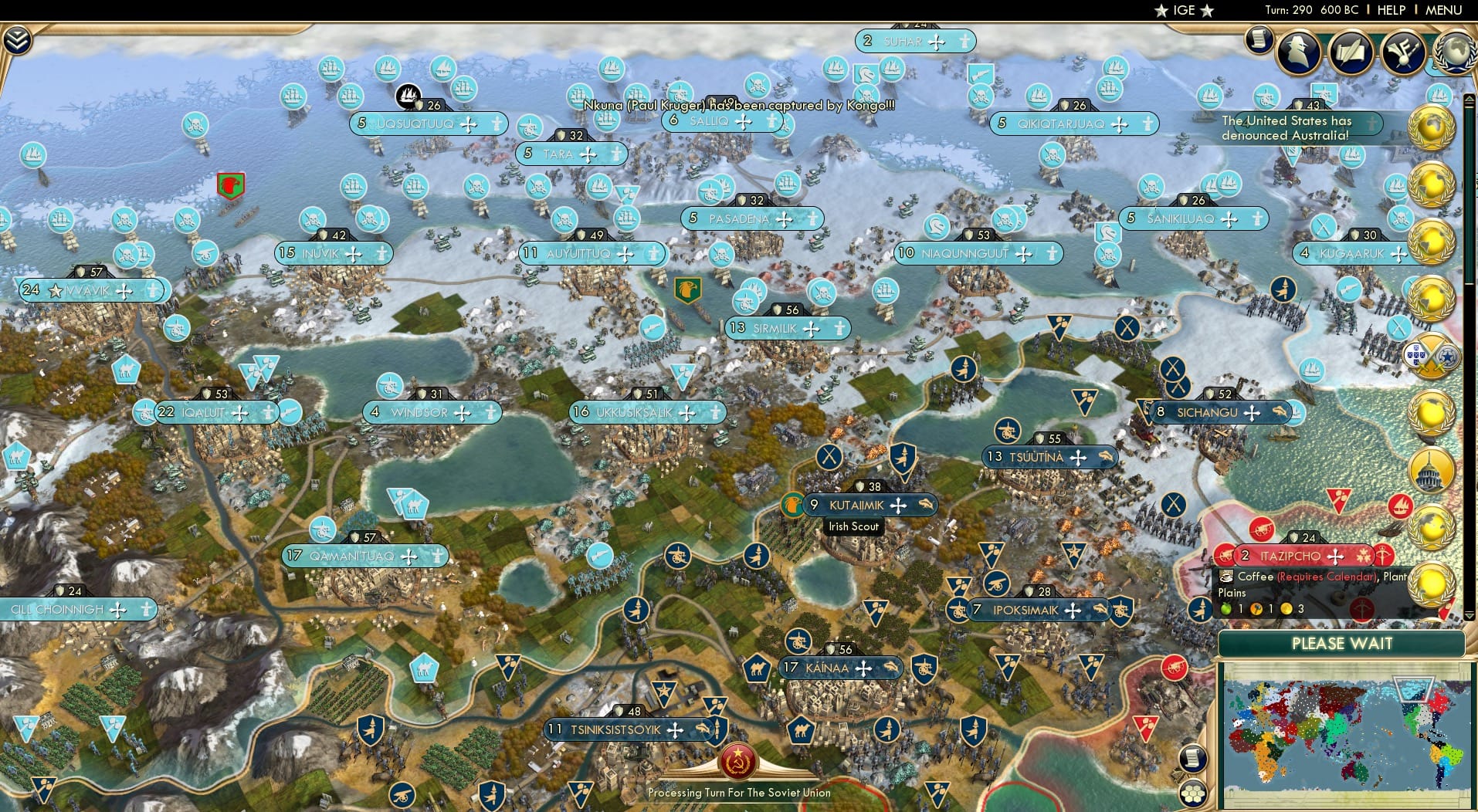Toggle Strategic View with the hexagon icon
The image size is (1478, 812).
coord(1194,790)
